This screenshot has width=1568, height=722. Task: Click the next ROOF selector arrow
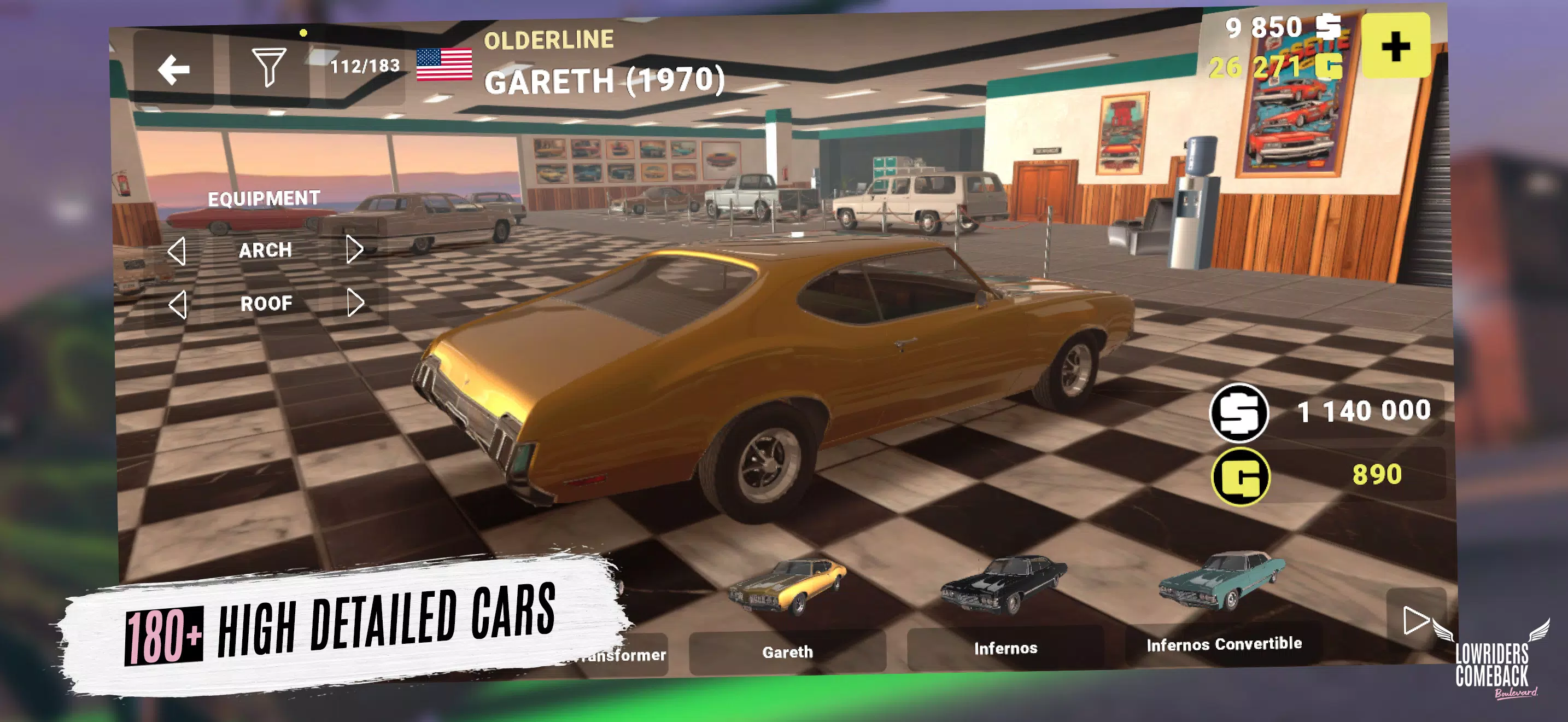356,302
